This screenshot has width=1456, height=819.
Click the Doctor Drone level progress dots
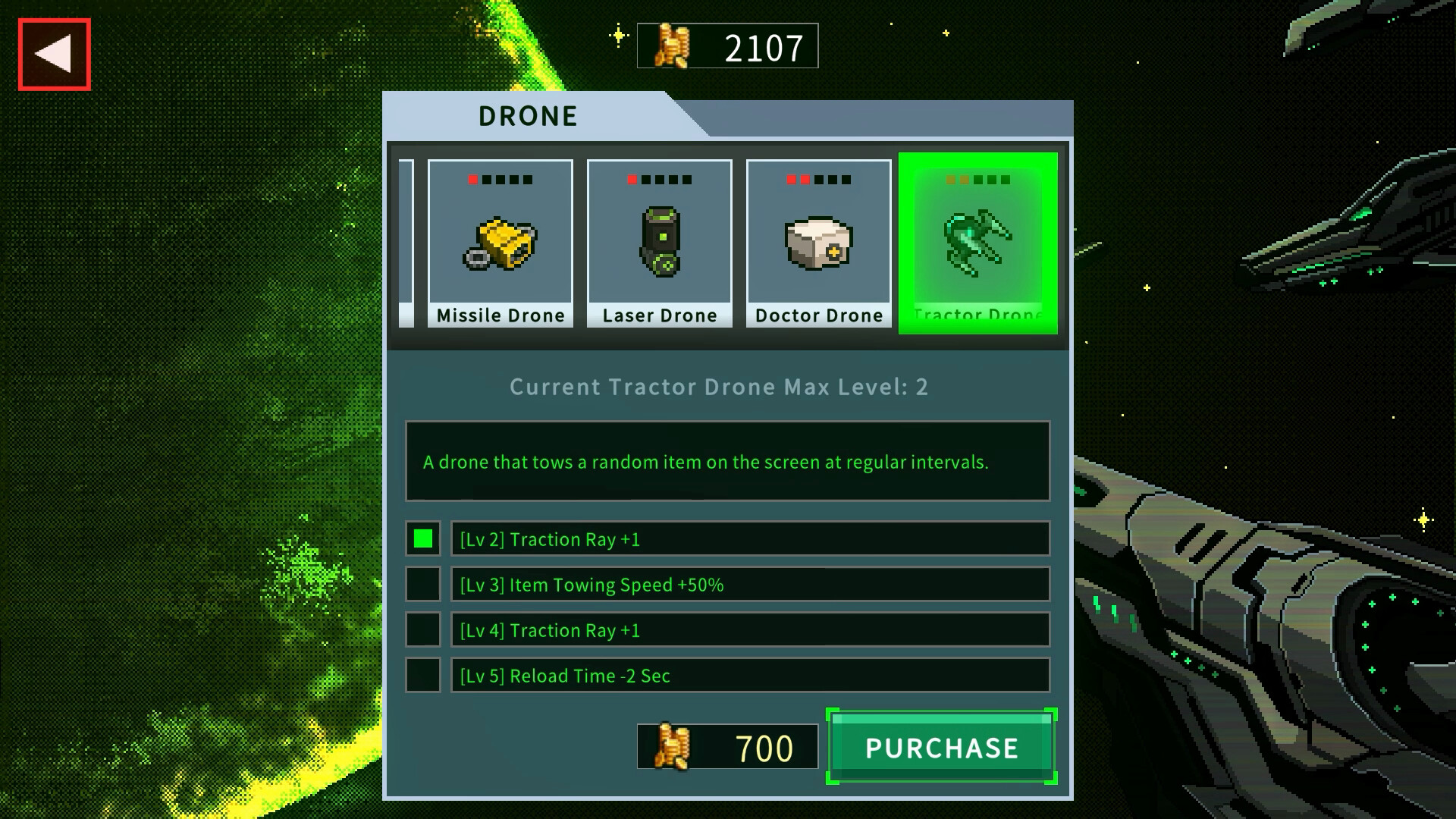point(818,180)
